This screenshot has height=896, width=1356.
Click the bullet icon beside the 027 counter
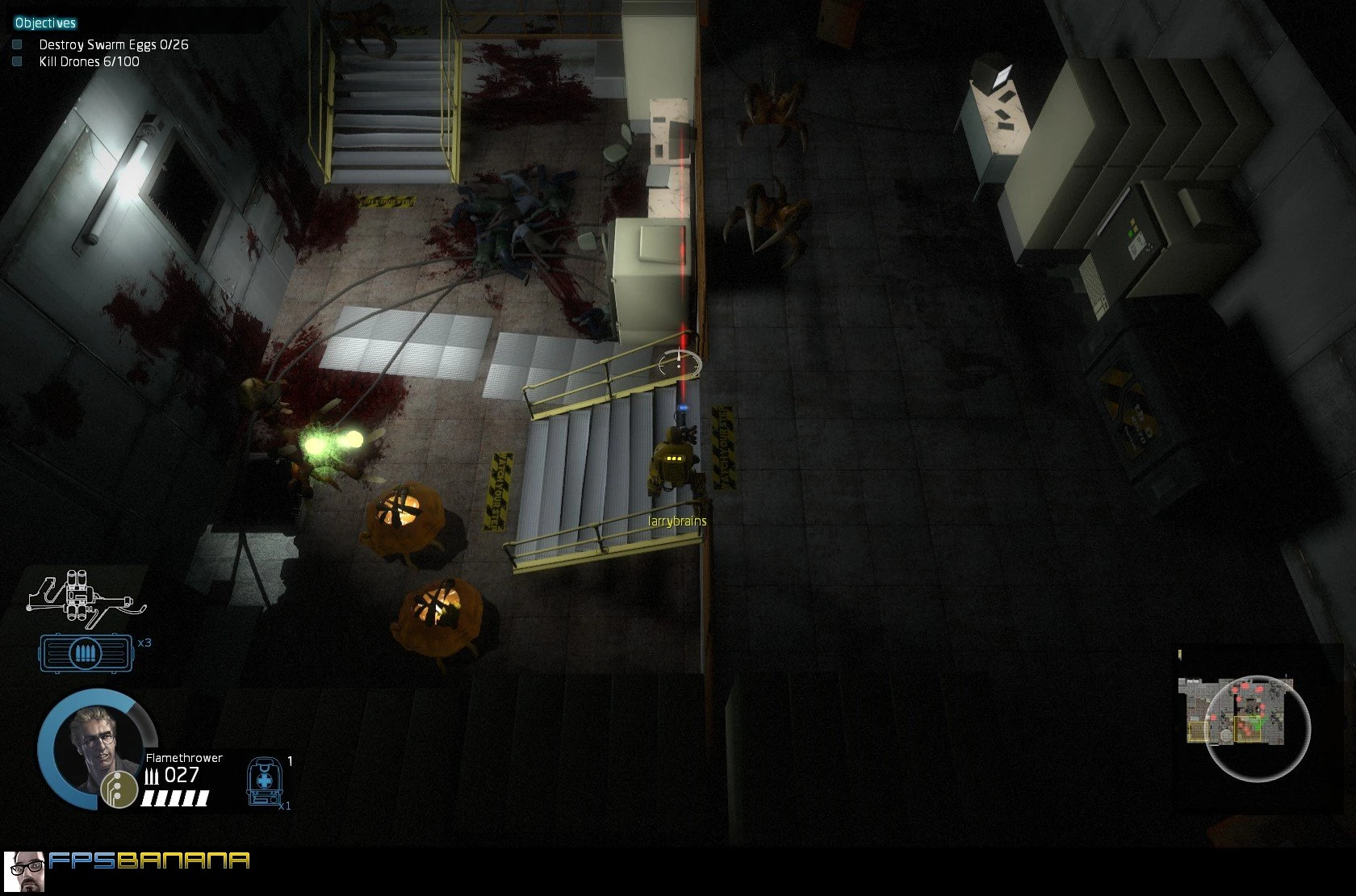[x=152, y=774]
